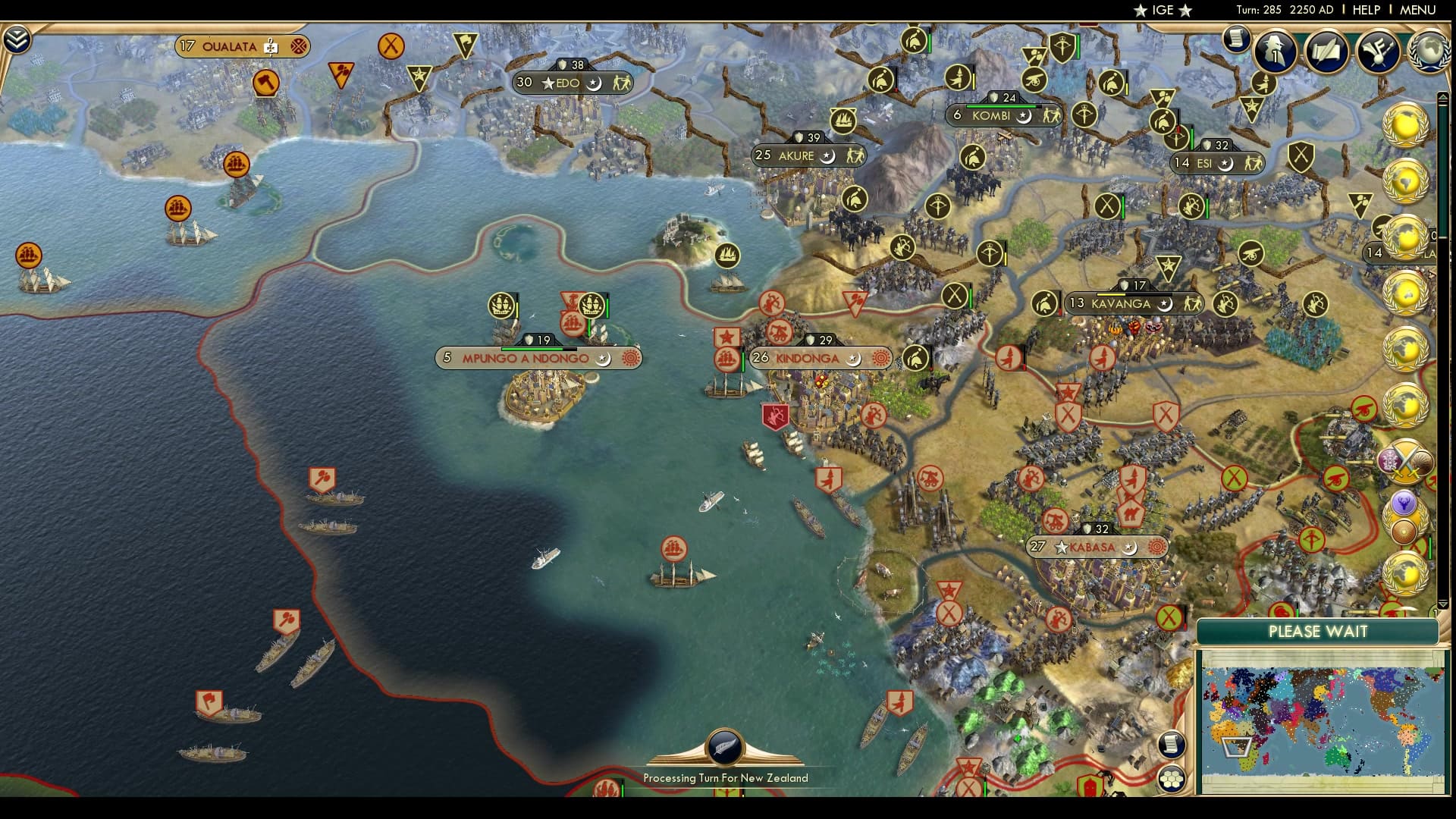The image size is (1456, 819).
Task: Click the New Zealand fern emblem above turn text
Action: coord(724,747)
